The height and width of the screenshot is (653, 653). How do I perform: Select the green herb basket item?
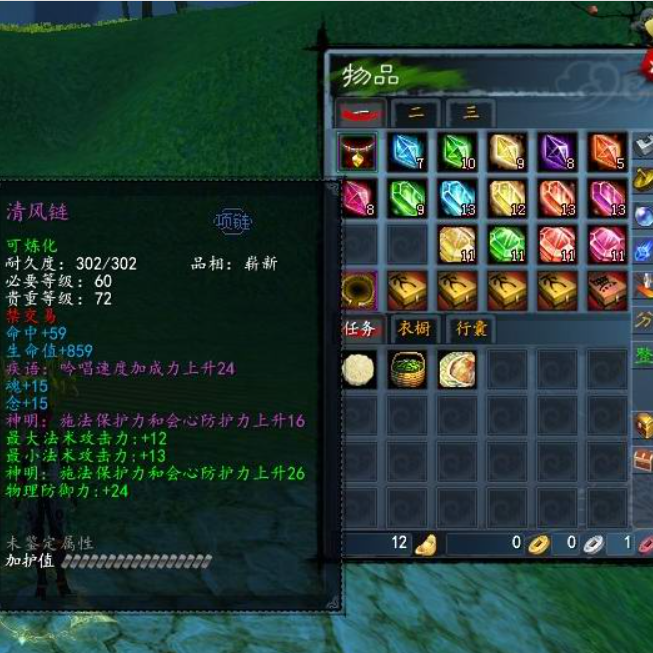[x=408, y=369]
